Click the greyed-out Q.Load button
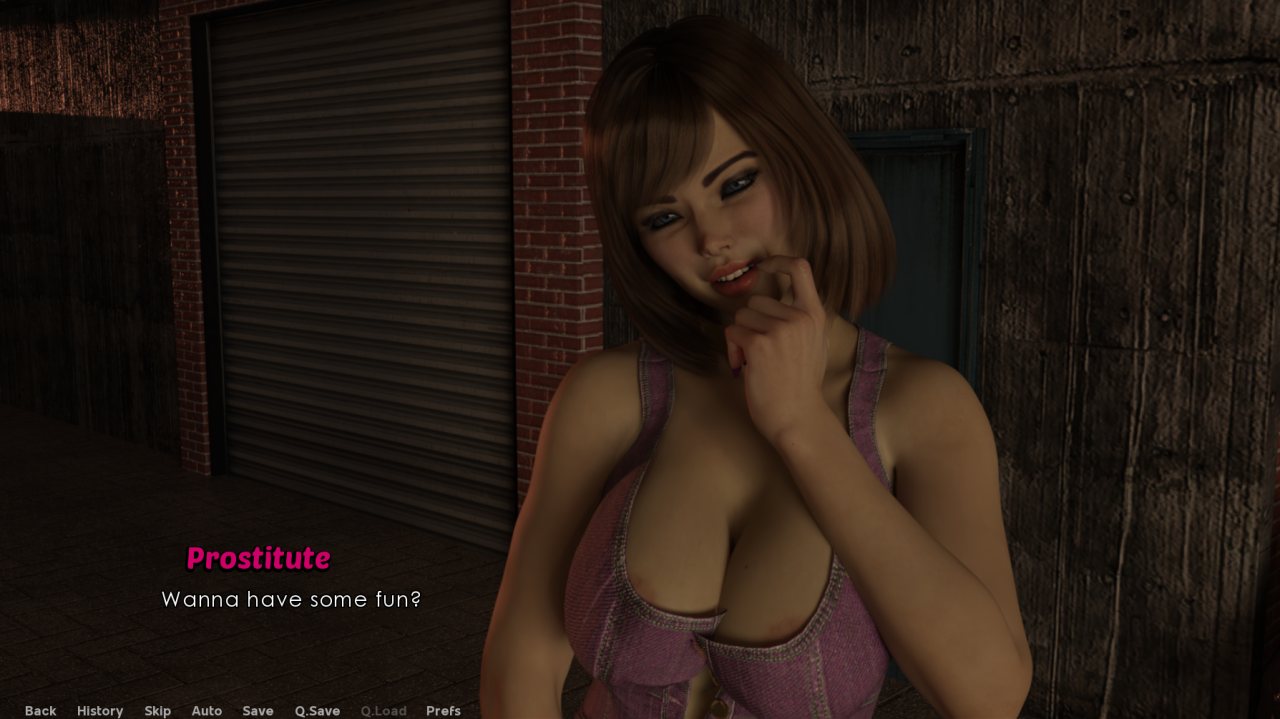The height and width of the screenshot is (719, 1280). click(383, 711)
